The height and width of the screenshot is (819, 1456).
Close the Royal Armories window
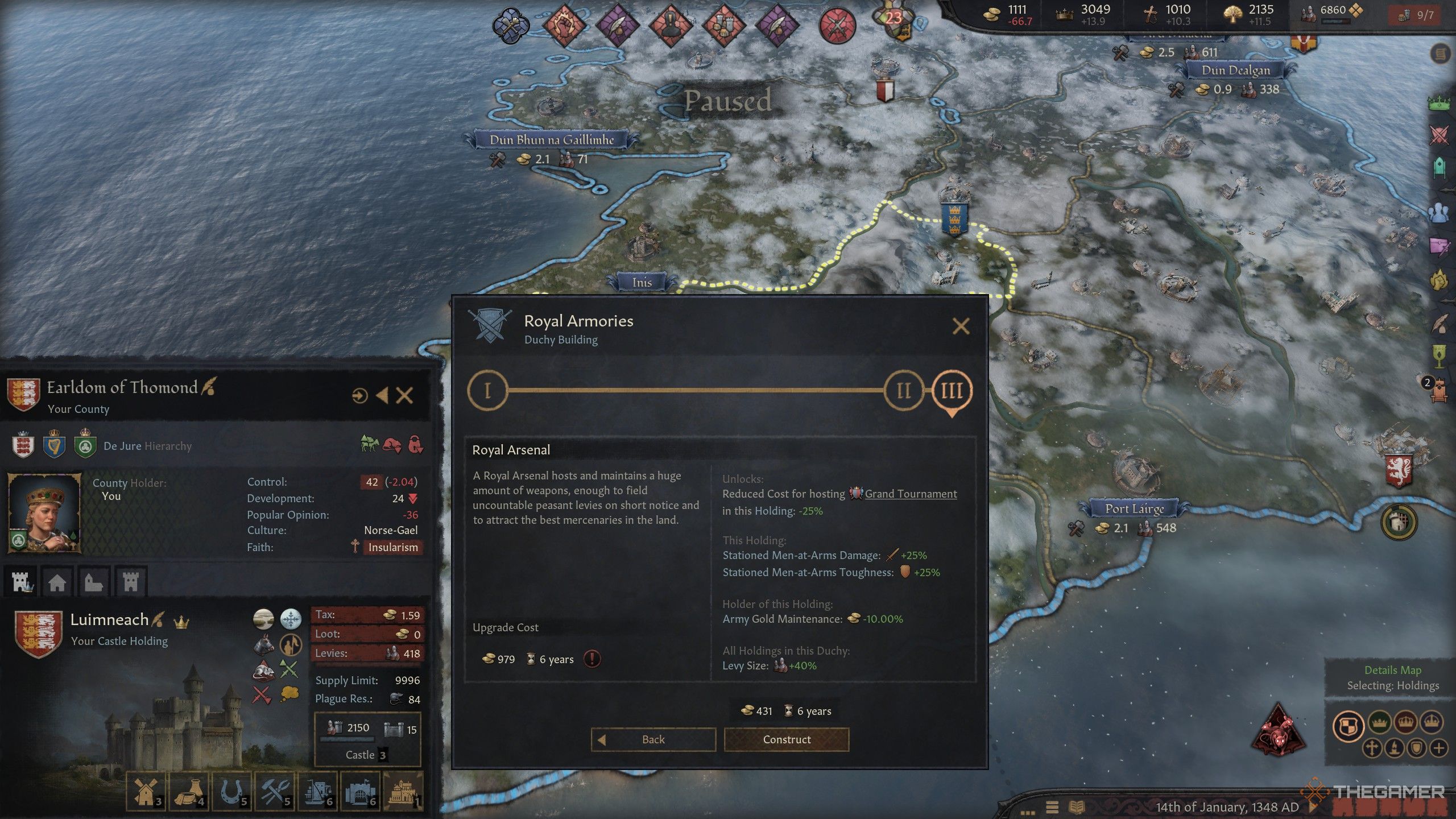click(x=961, y=326)
